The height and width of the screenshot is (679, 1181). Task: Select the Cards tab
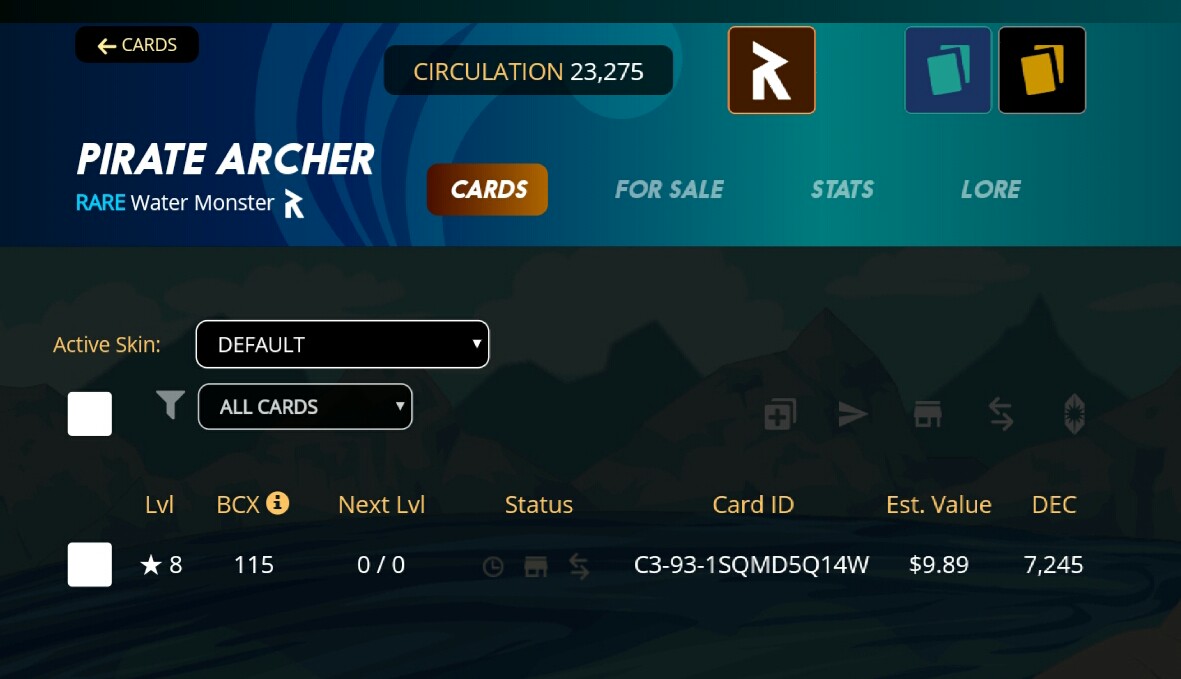488,190
